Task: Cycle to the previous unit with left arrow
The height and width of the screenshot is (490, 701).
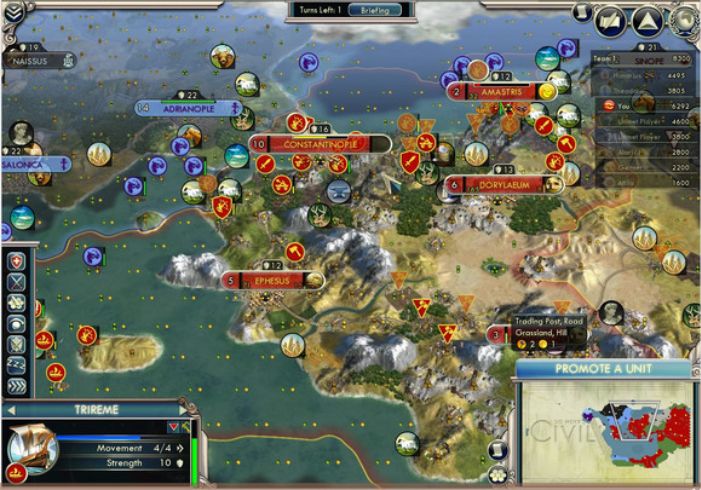Action: click(x=9, y=410)
